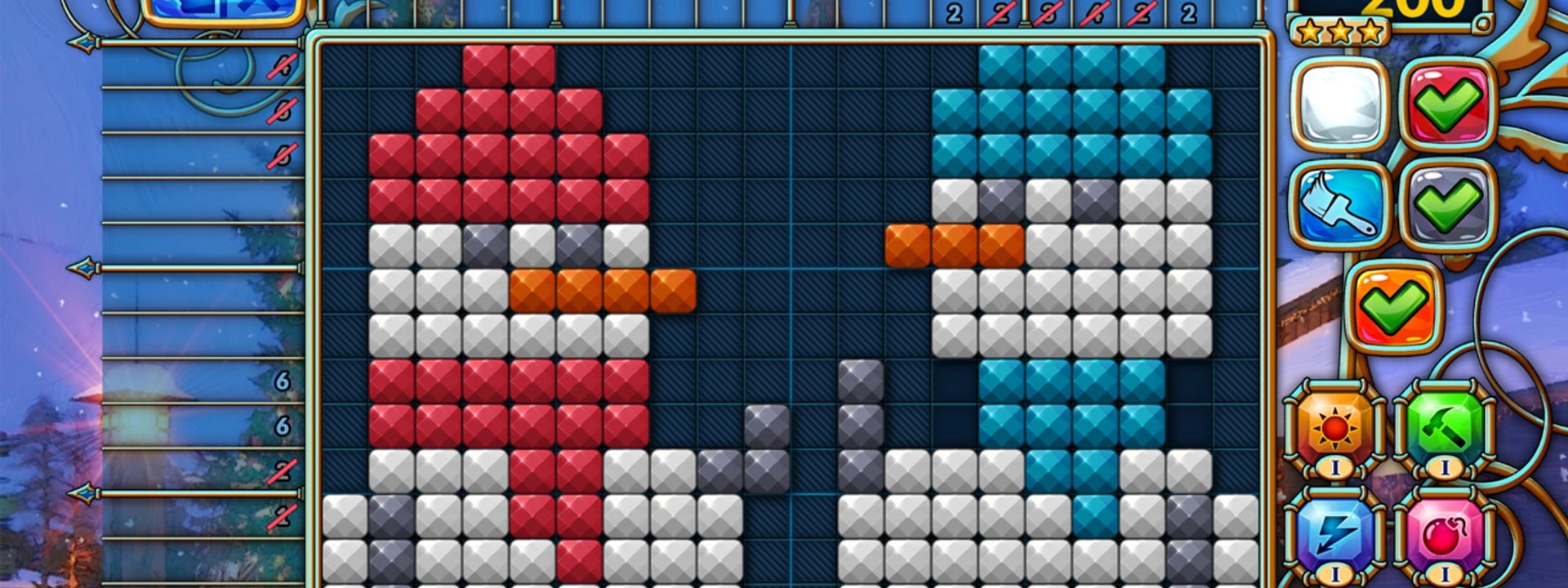Choose the red color with checkmark
This screenshot has width=1568, height=588.
pos(1447,105)
